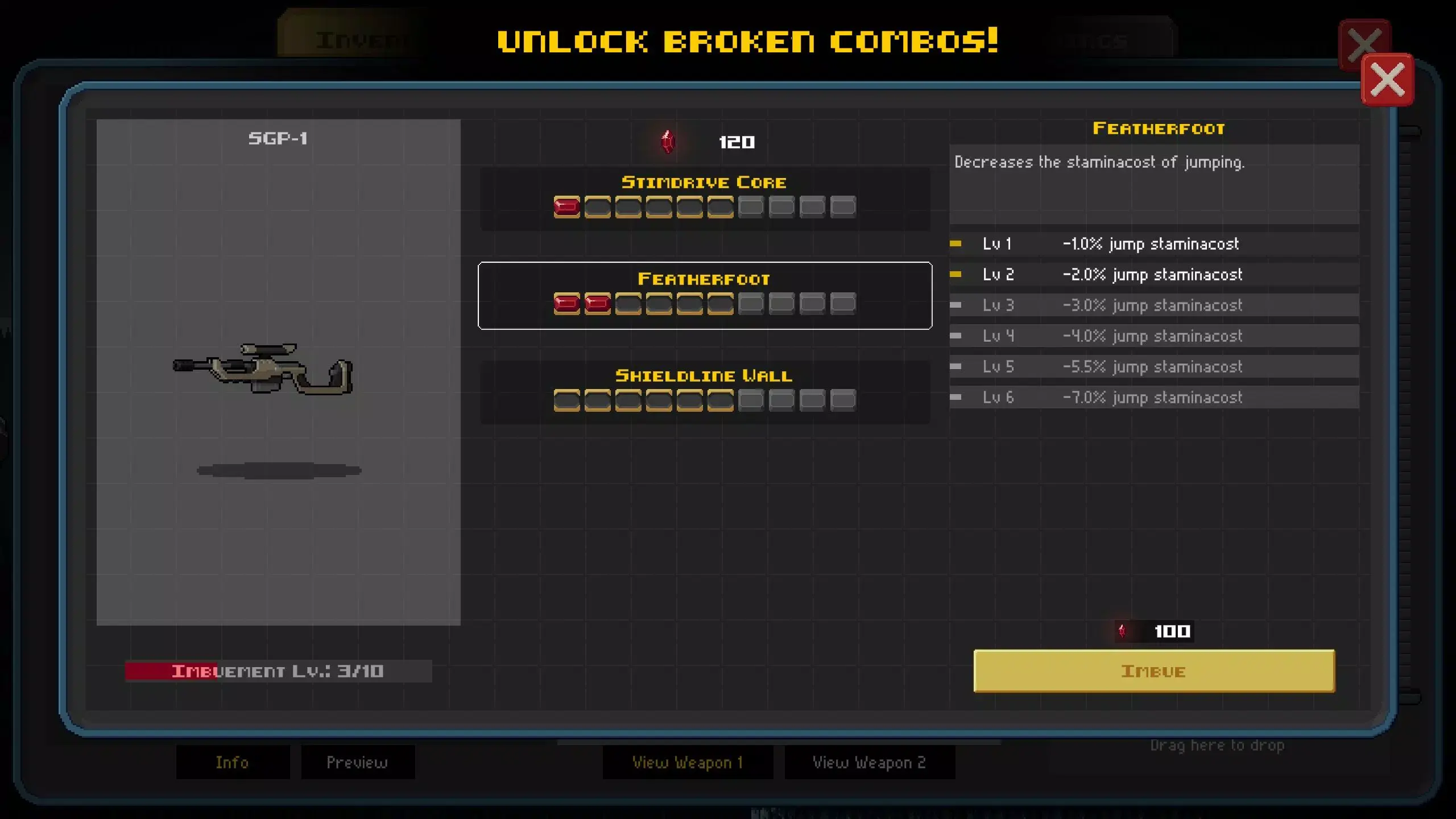Select the first filled gem slot of Stimdrive Core
This screenshot has height=819, width=1456.
pos(566,206)
